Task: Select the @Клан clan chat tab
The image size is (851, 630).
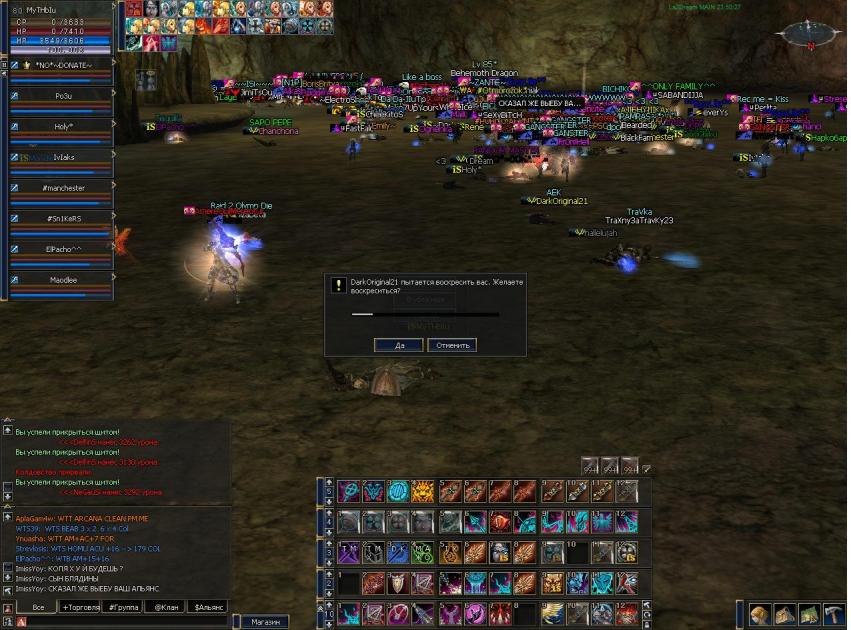Action: [x=165, y=607]
